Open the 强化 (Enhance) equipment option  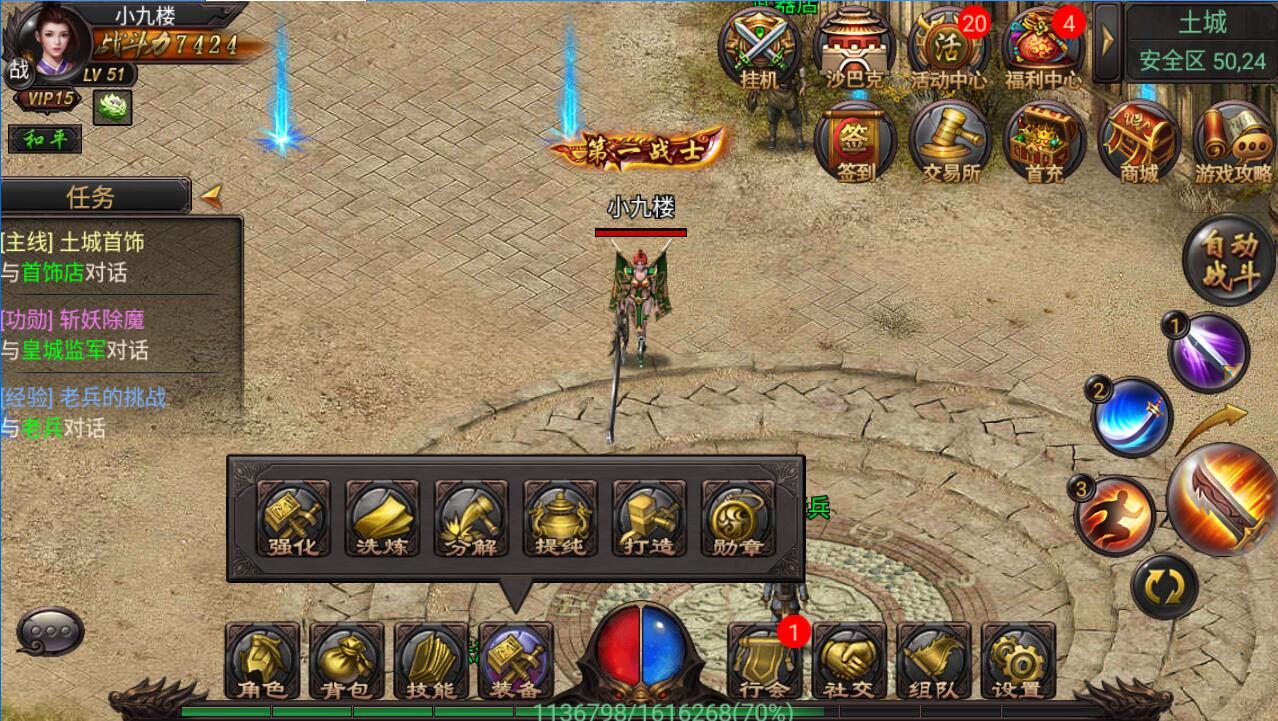click(293, 517)
